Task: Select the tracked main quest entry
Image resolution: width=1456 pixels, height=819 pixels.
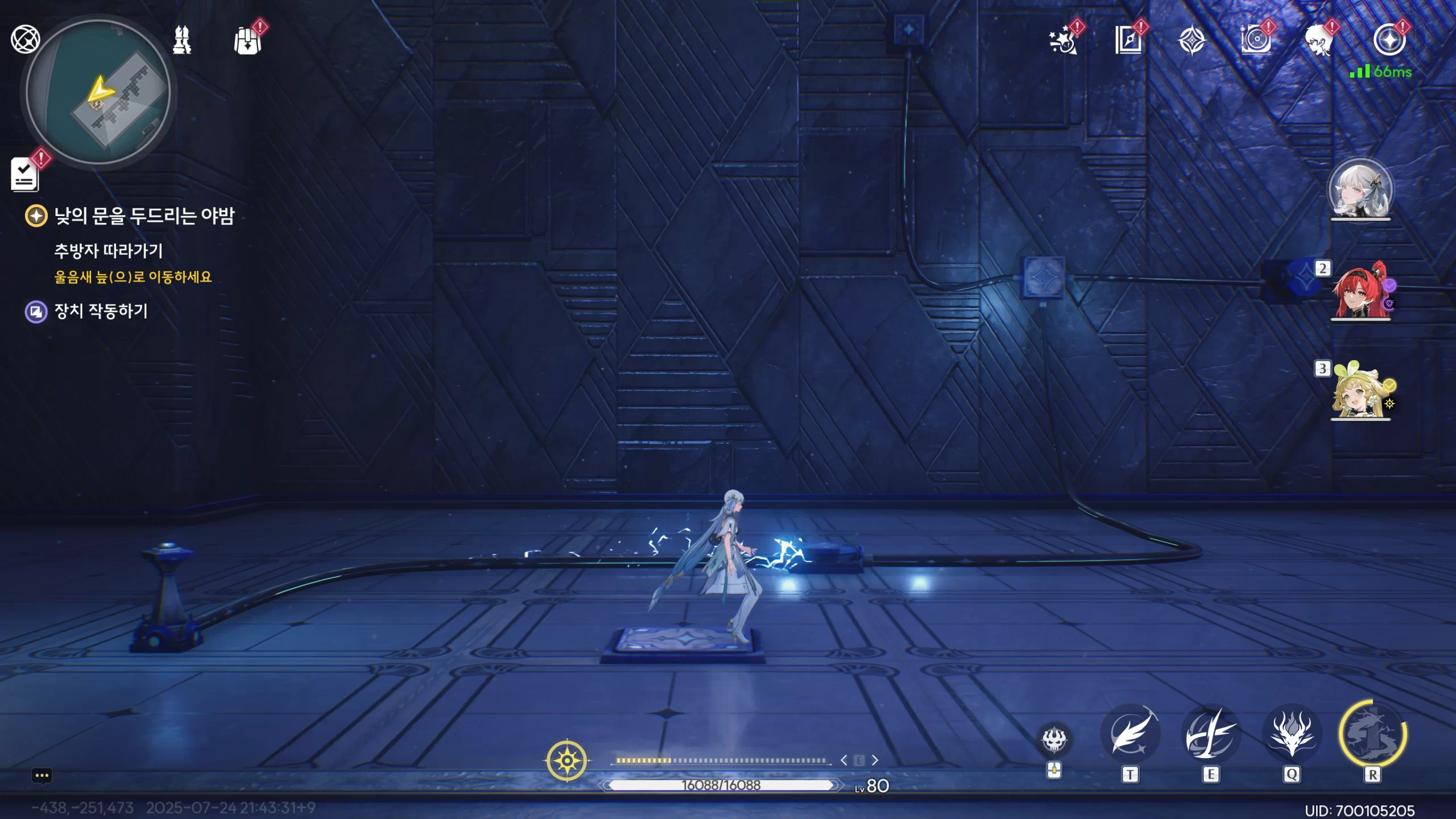Action: 143,216
